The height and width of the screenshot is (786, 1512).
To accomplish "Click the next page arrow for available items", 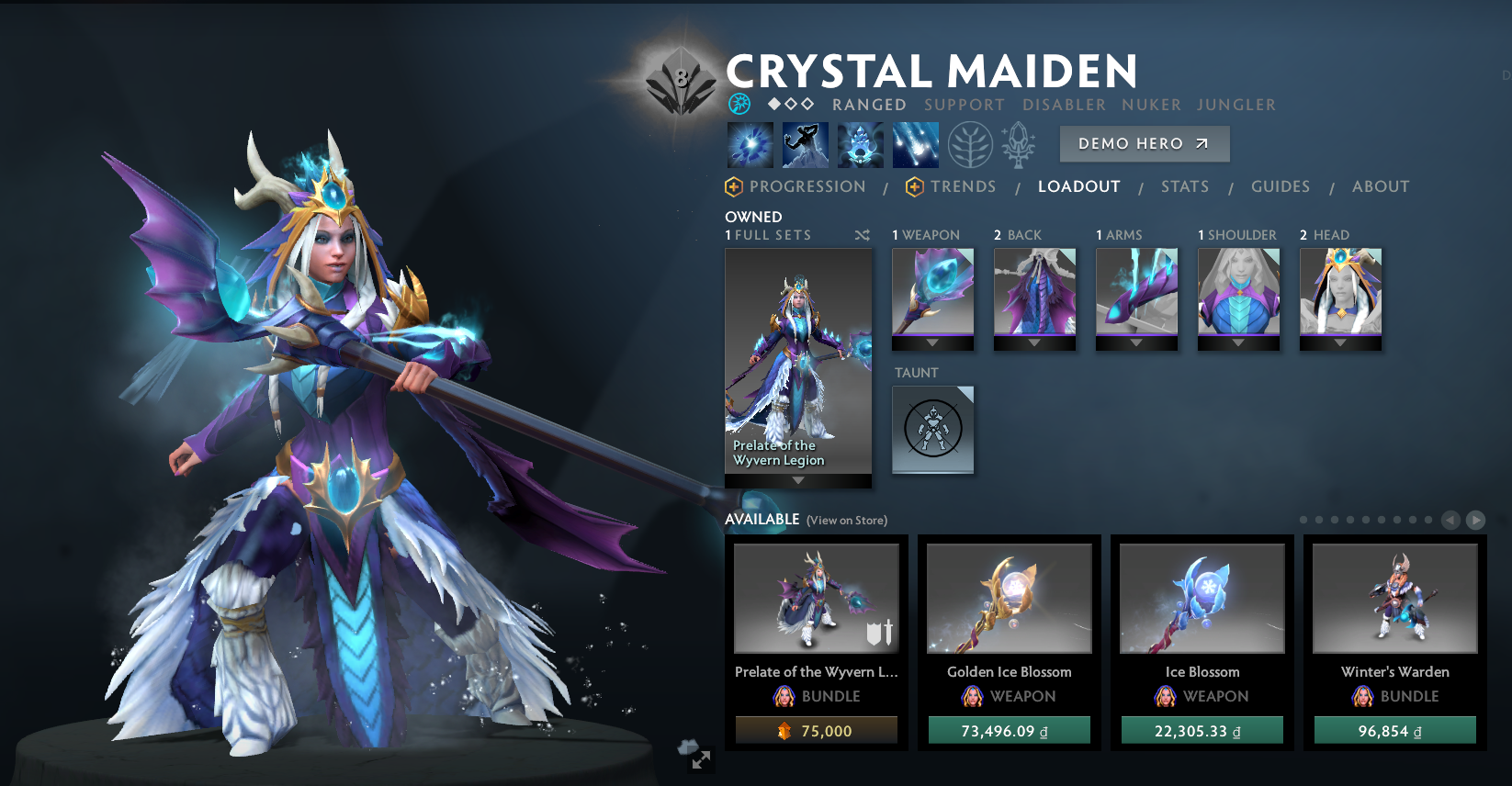I will coord(1477,520).
